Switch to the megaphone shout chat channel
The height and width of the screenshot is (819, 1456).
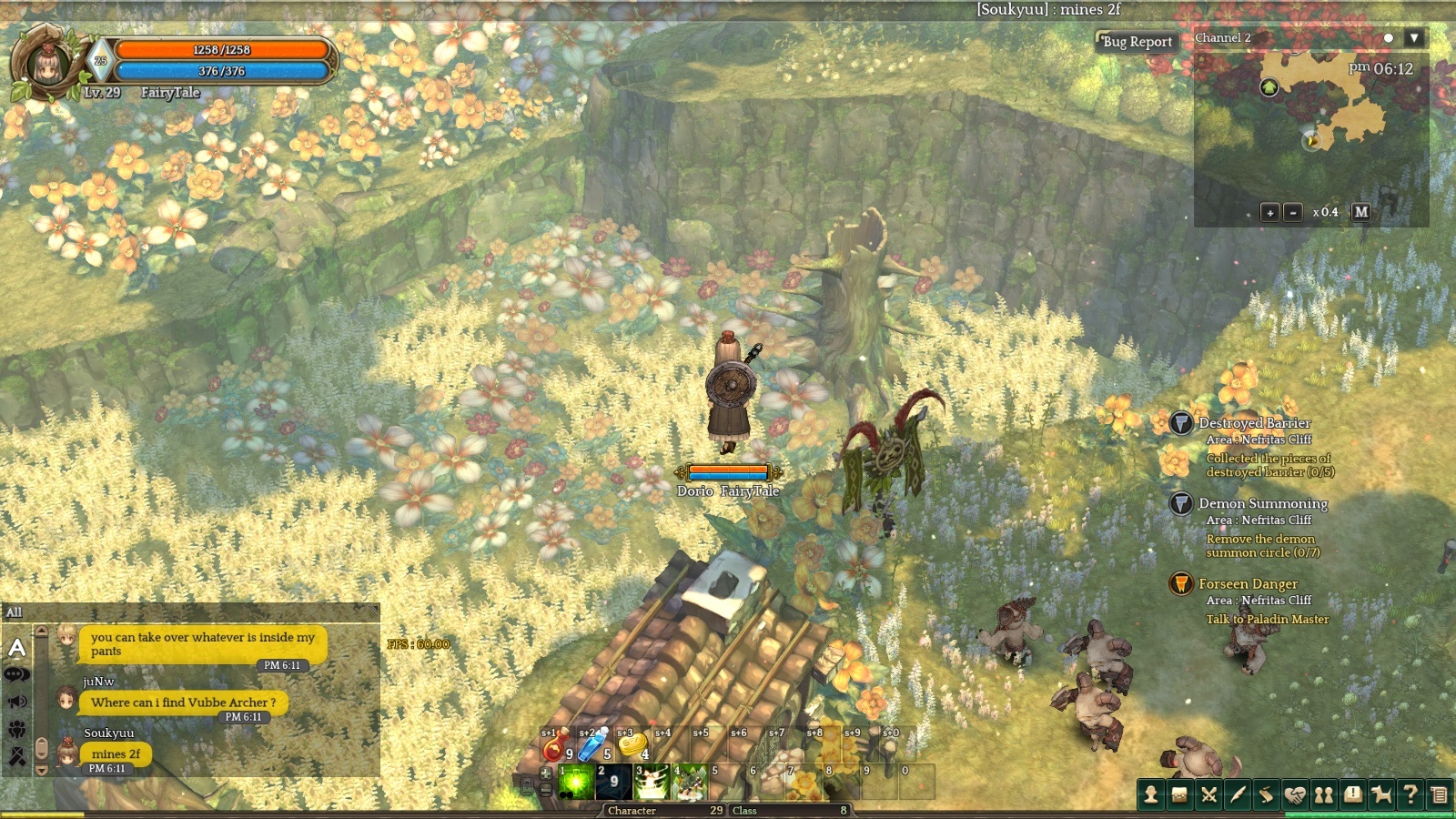click(17, 702)
